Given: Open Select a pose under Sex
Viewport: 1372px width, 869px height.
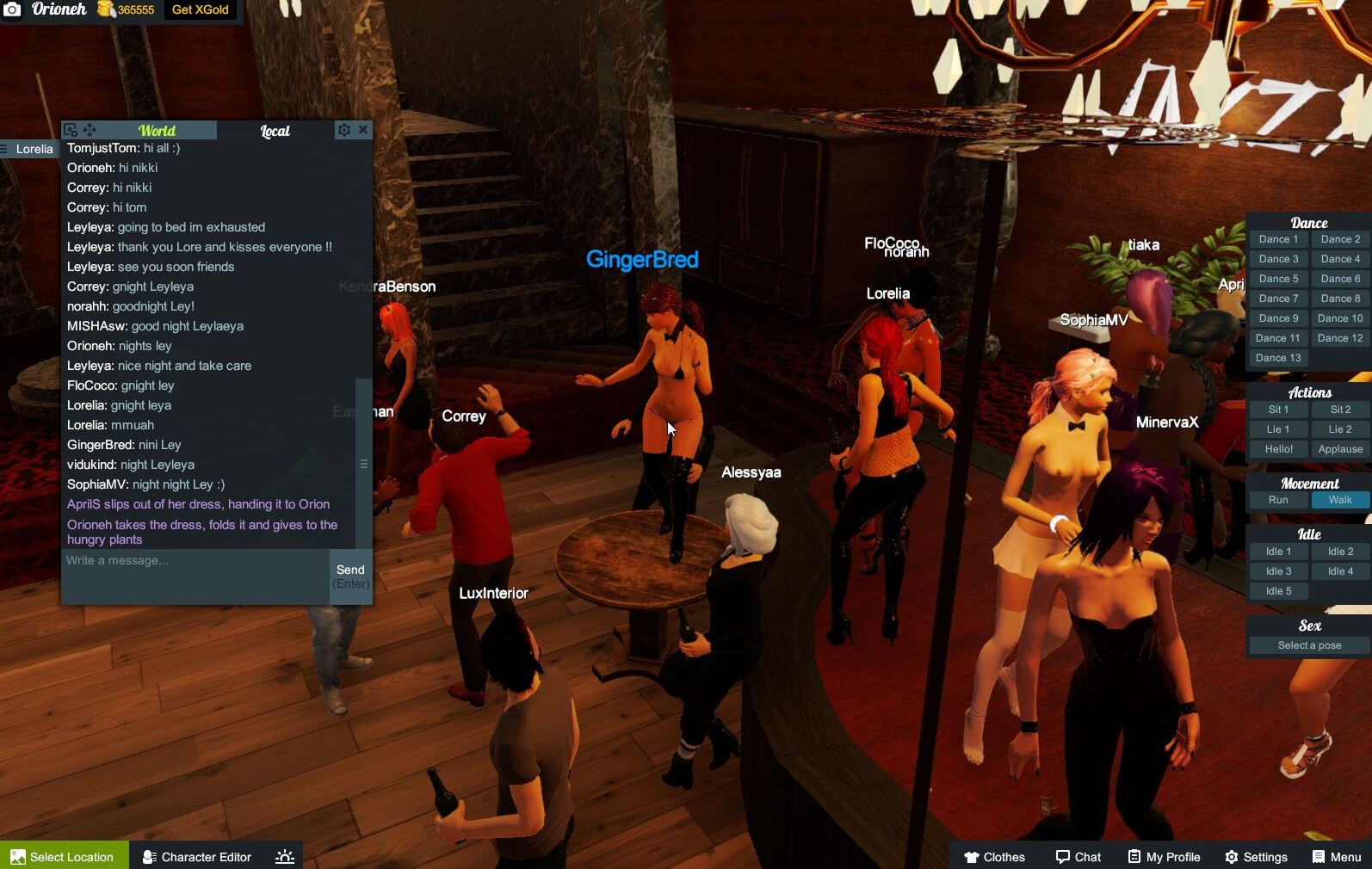Looking at the screenshot, I should tap(1307, 644).
